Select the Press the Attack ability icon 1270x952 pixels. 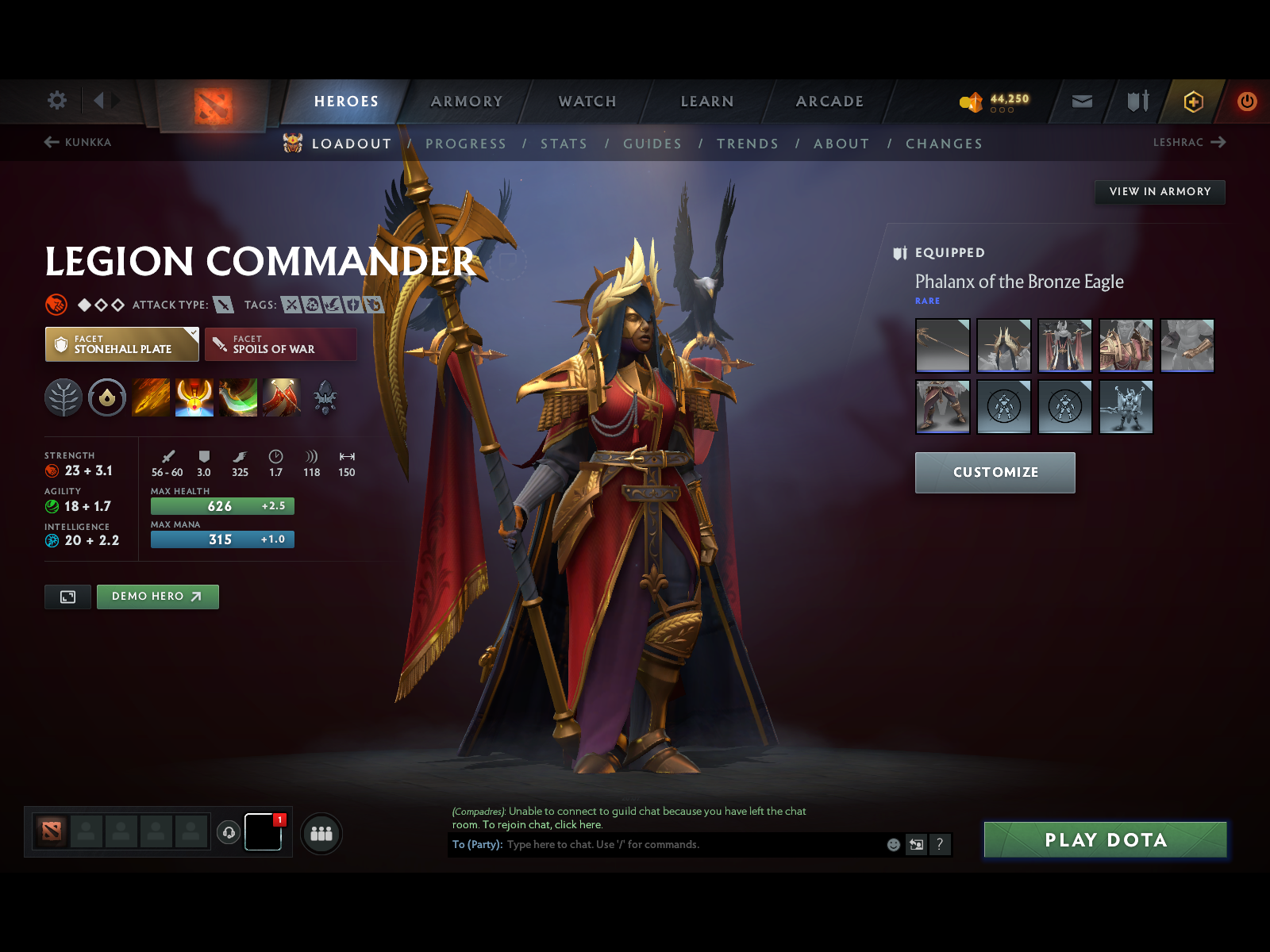pos(194,397)
